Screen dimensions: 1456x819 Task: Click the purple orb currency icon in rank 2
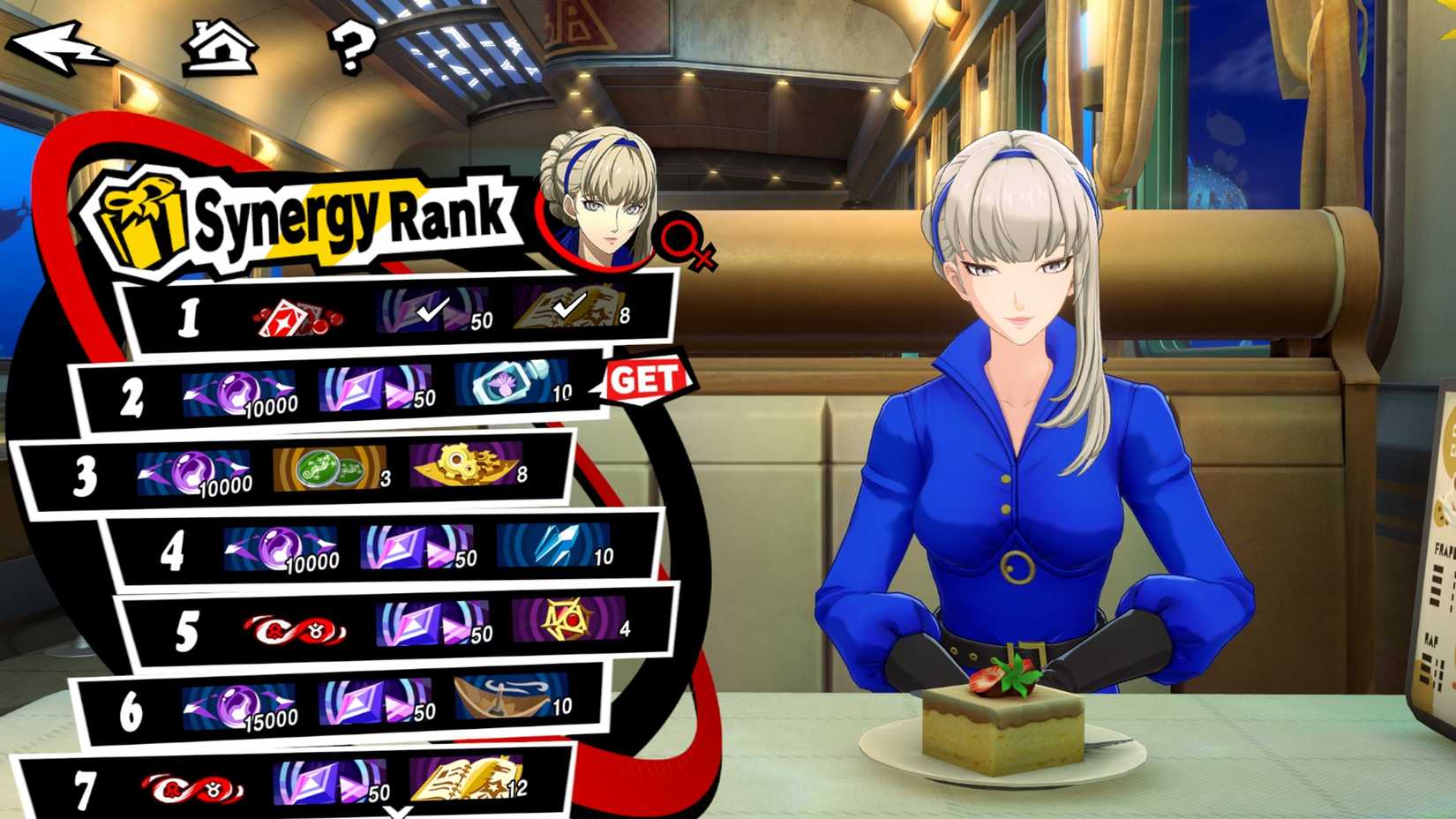pyautogui.click(x=267, y=387)
